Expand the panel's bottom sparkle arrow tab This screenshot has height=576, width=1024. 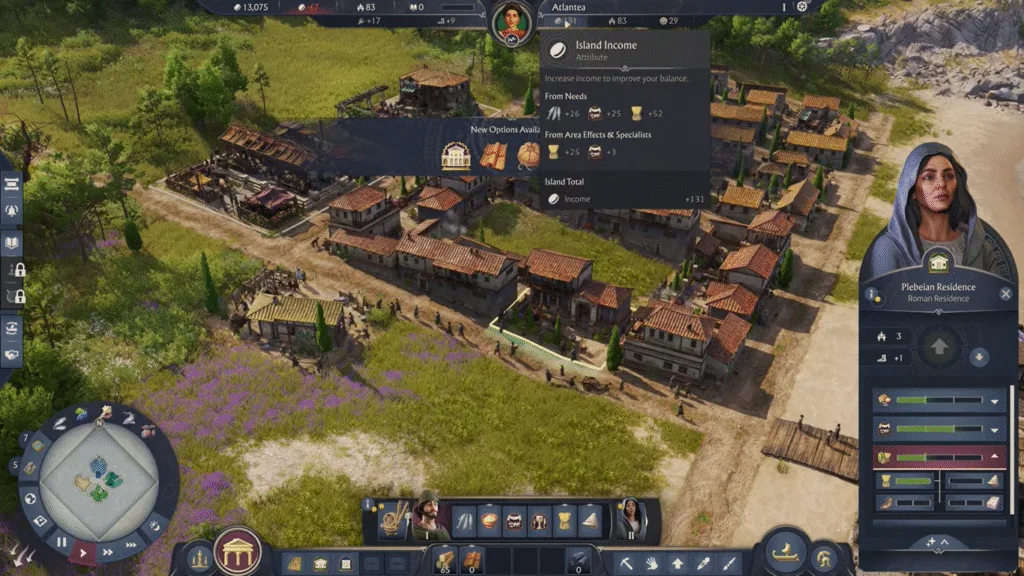pos(937,541)
